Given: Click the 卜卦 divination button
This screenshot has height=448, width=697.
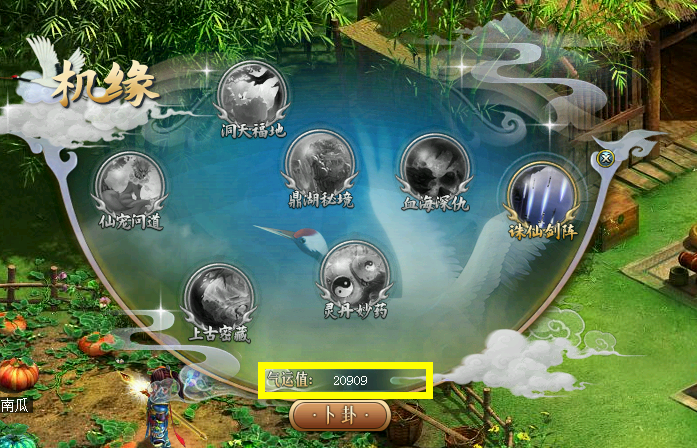Looking at the screenshot, I should pyautogui.click(x=339, y=414).
